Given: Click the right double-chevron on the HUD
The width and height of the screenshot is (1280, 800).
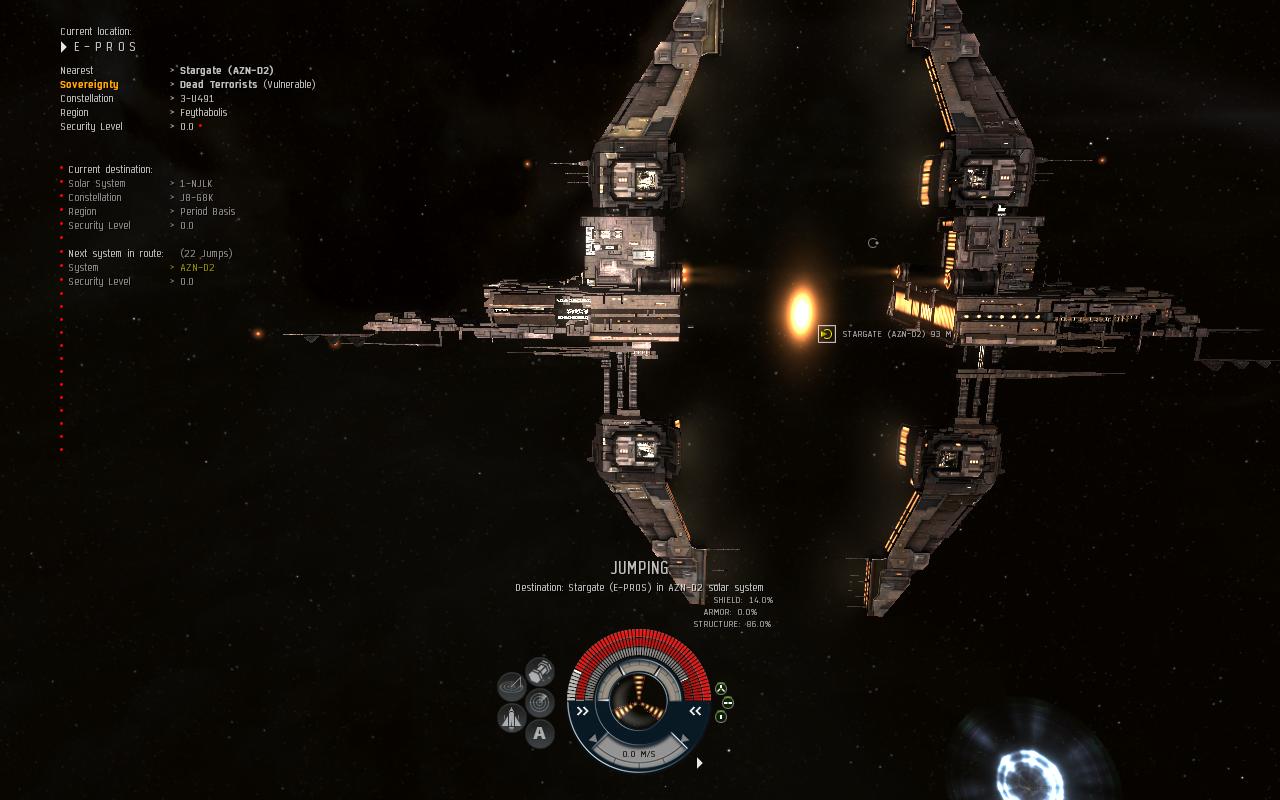Looking at the screenshot, I should click(695, 711).
